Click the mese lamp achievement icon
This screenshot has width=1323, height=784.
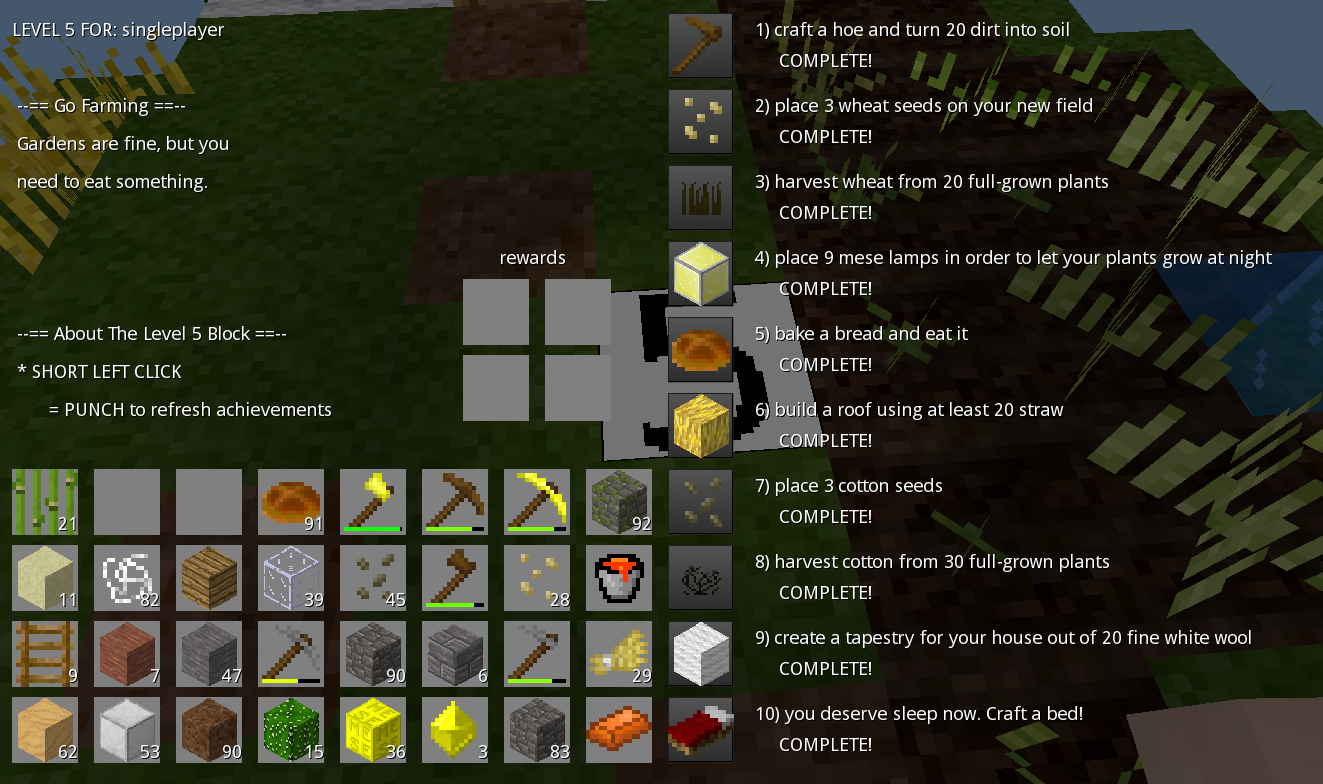tap(700, 273)
